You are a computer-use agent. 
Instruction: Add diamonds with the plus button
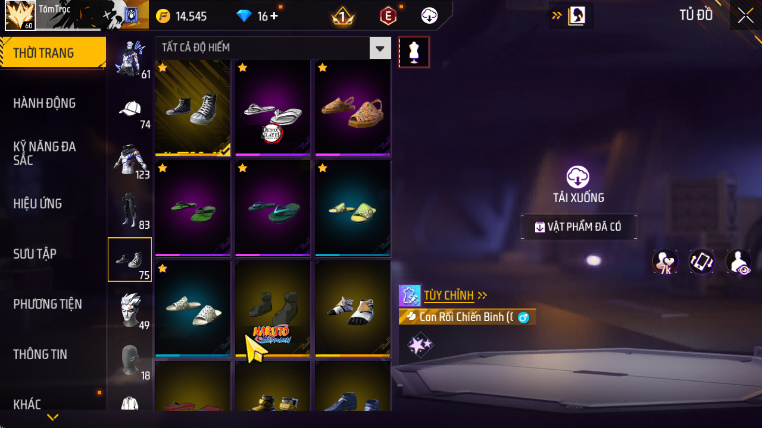[x=275, y=16]
